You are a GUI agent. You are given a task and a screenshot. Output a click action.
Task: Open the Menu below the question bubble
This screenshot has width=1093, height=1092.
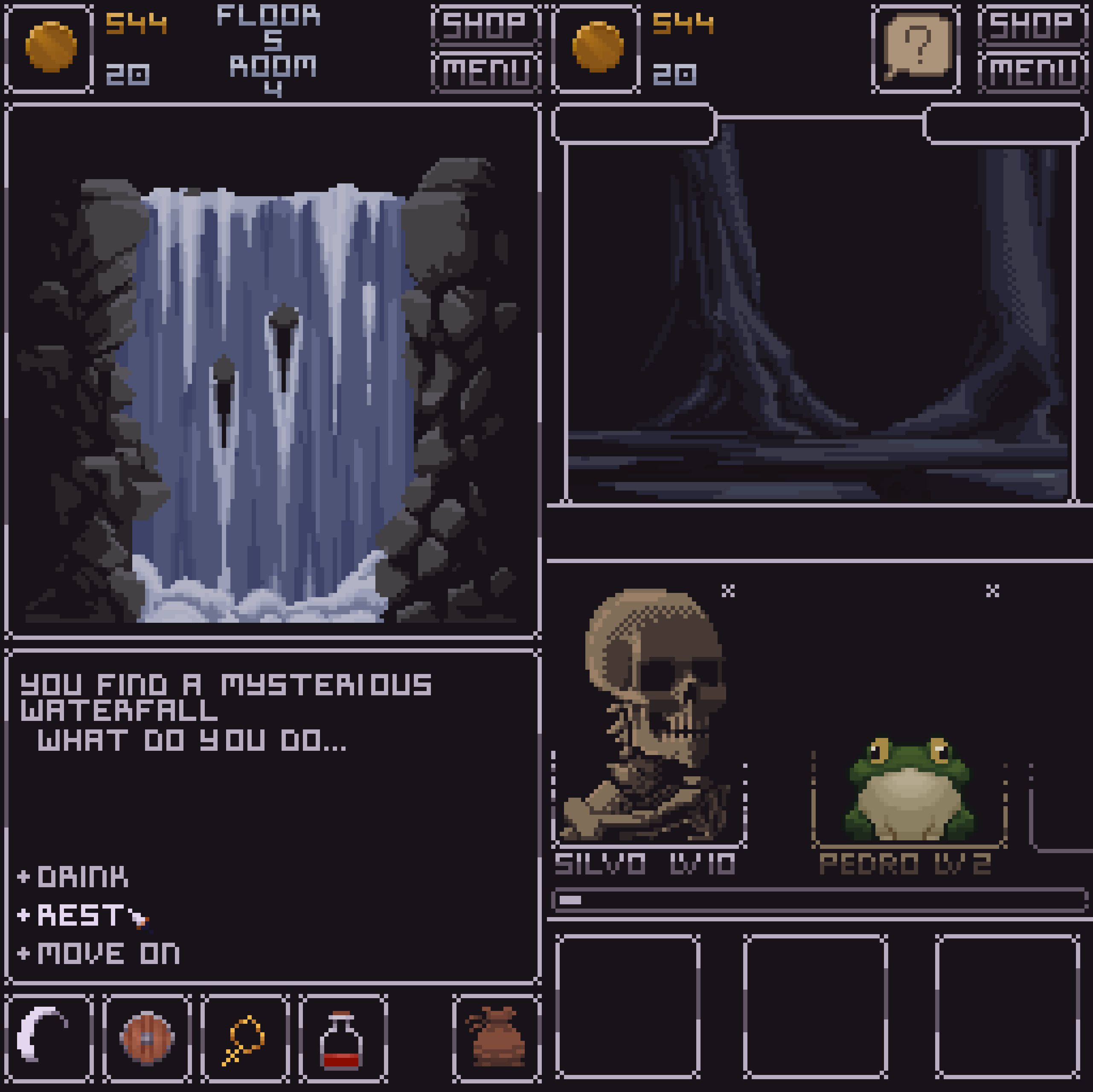1031,72
